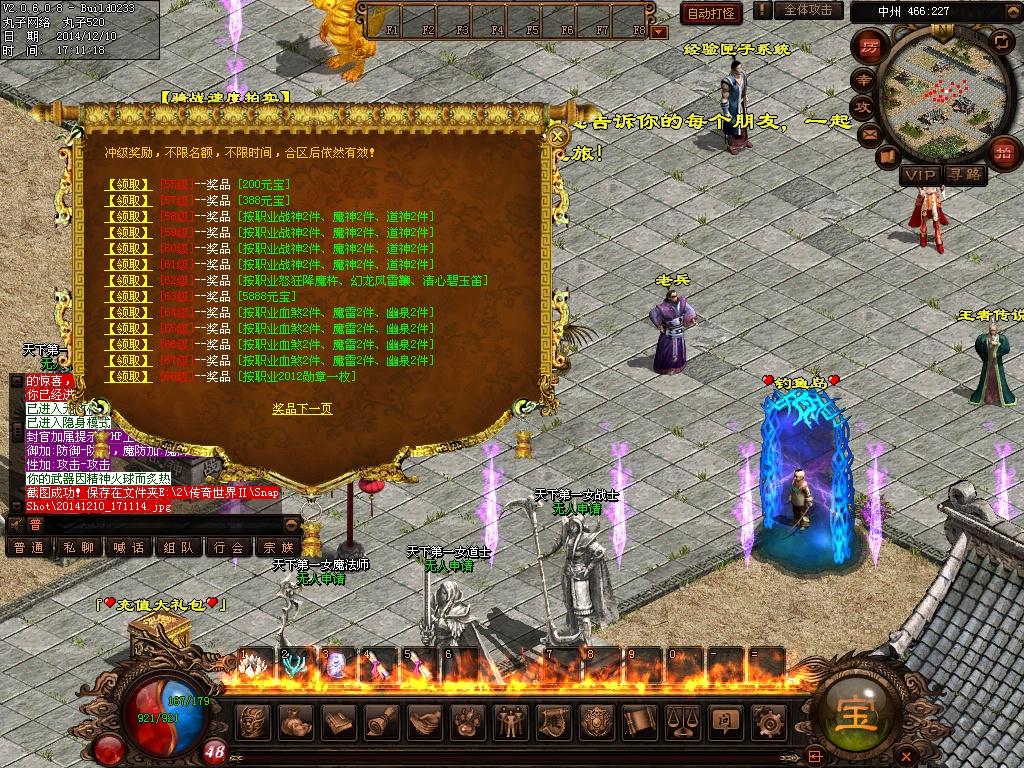The height and width of the screenshot is (768, 1024).
Task: Go to next rewards page 奖品下一页
Action: [302, 408]
